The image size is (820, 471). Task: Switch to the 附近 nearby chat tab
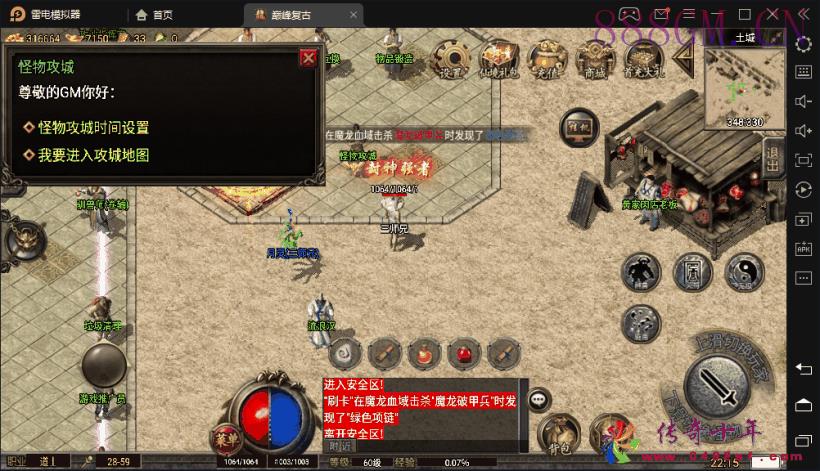tap(340, 446)
